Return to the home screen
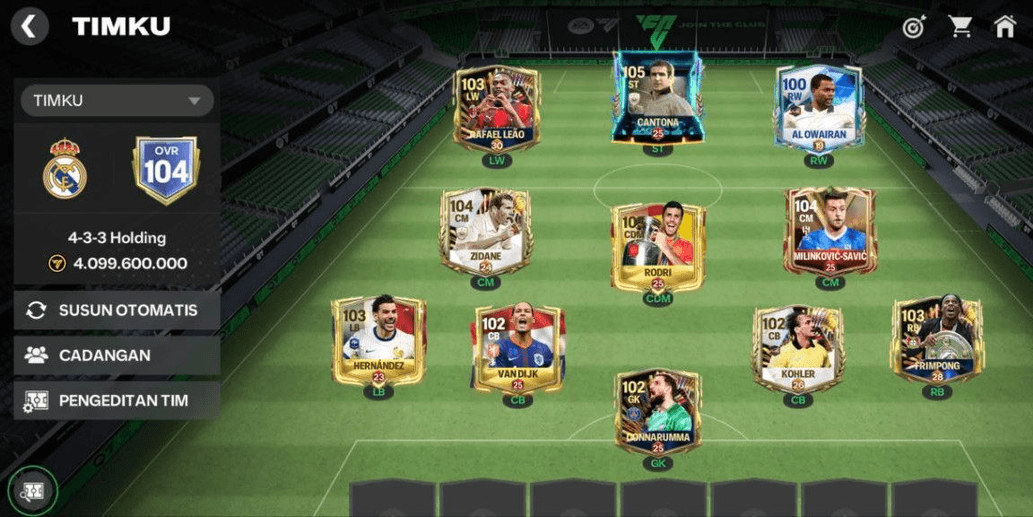The image size is (1033, 517). click(x=1005, y=27)
